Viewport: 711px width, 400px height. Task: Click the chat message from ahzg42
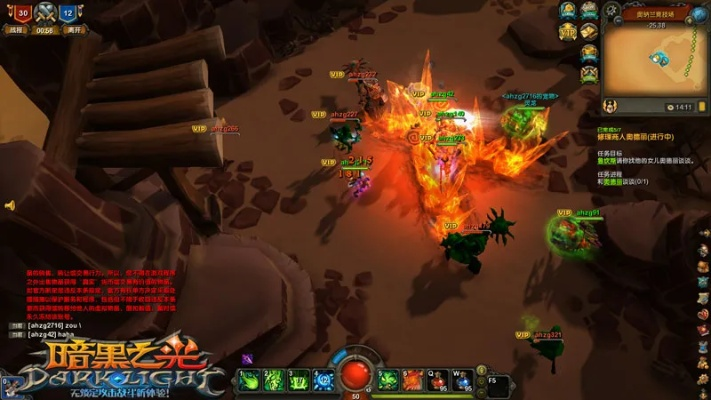(x=50, y=334)
